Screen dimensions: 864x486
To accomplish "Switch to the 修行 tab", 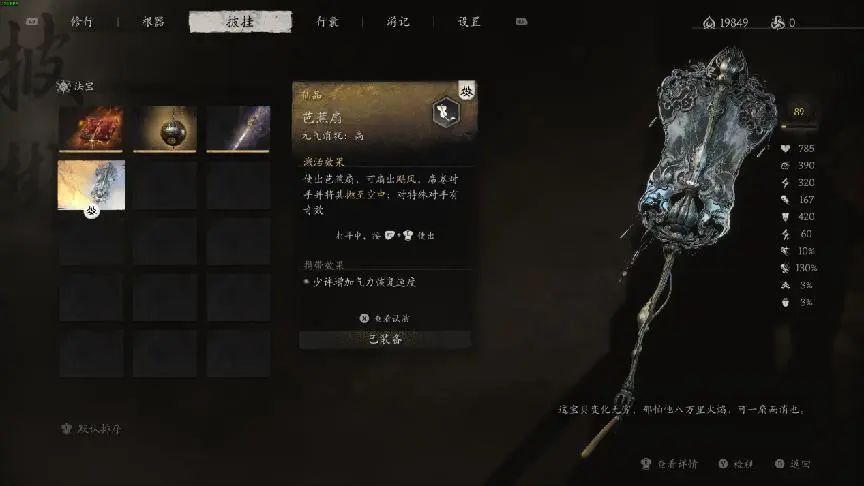I will pos(83,21).
